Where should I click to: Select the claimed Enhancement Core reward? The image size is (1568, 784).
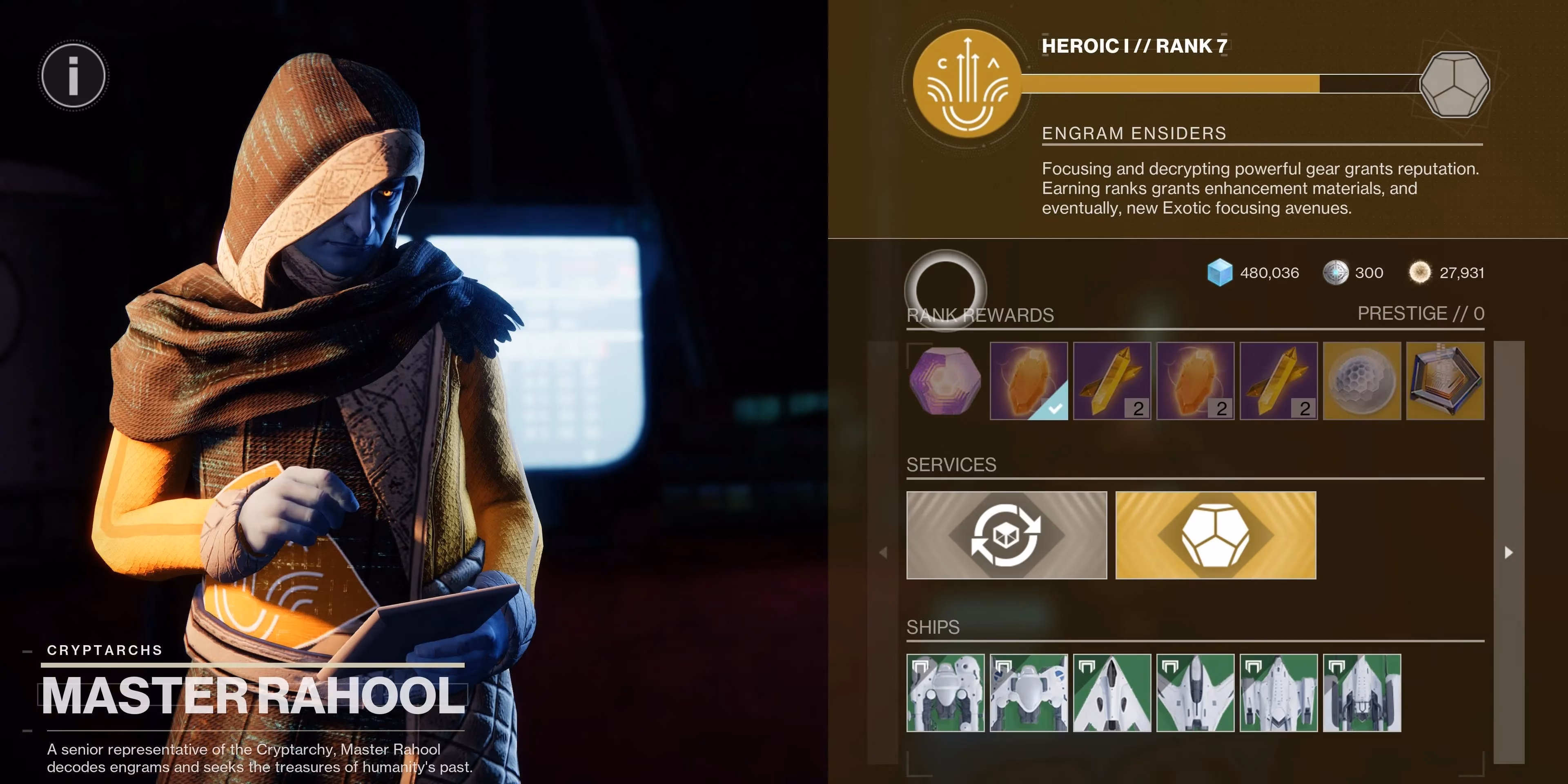pyautogui.click(x=1029, y=382)
